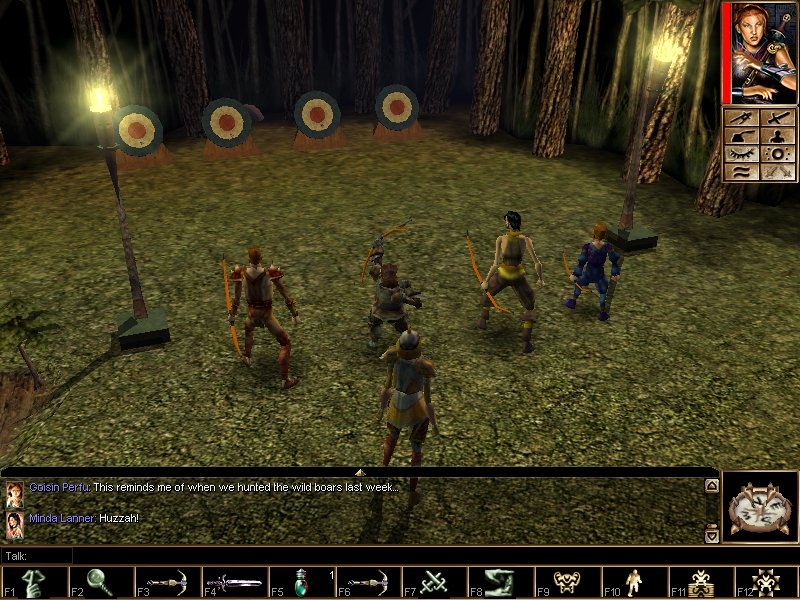Screen dimensions: 800x600
Task: Click Goisin Perfu's chat portrait
Action: click(x=14, y=493)
